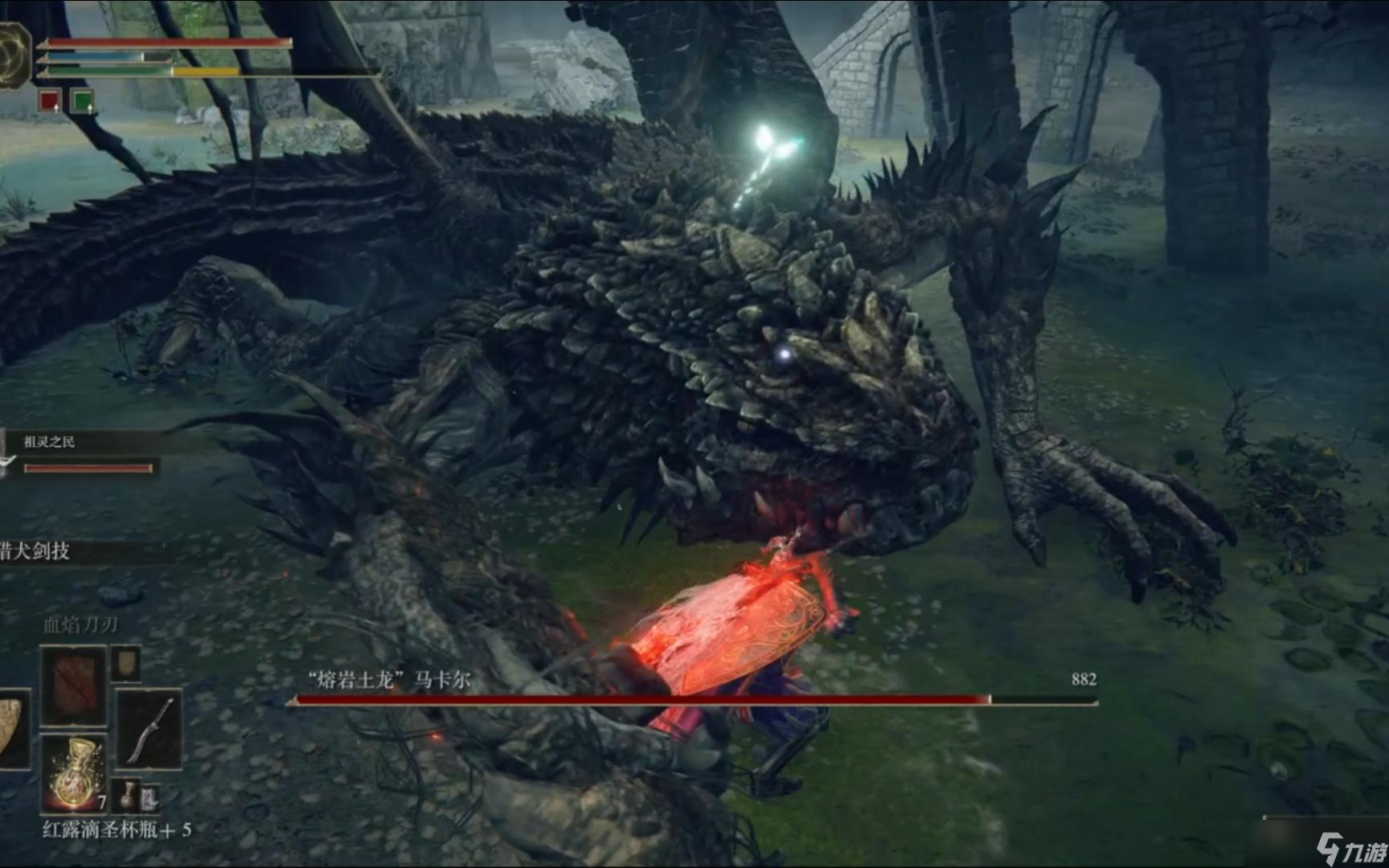Select the curved sword right-hand weapon slot
1389x868 pixels.
pos(150,729)
